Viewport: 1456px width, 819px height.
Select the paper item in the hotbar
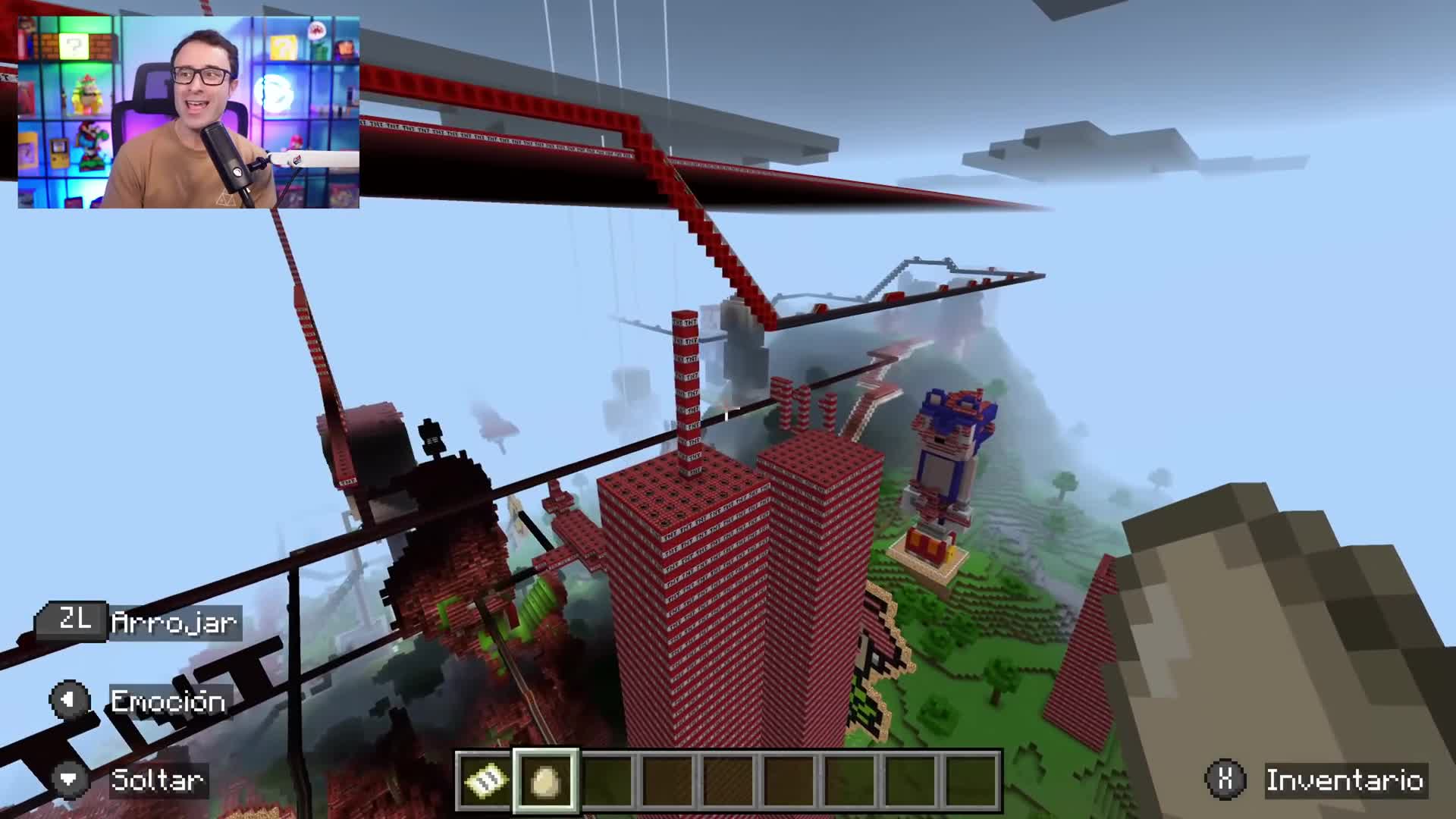tap(484, 778)
